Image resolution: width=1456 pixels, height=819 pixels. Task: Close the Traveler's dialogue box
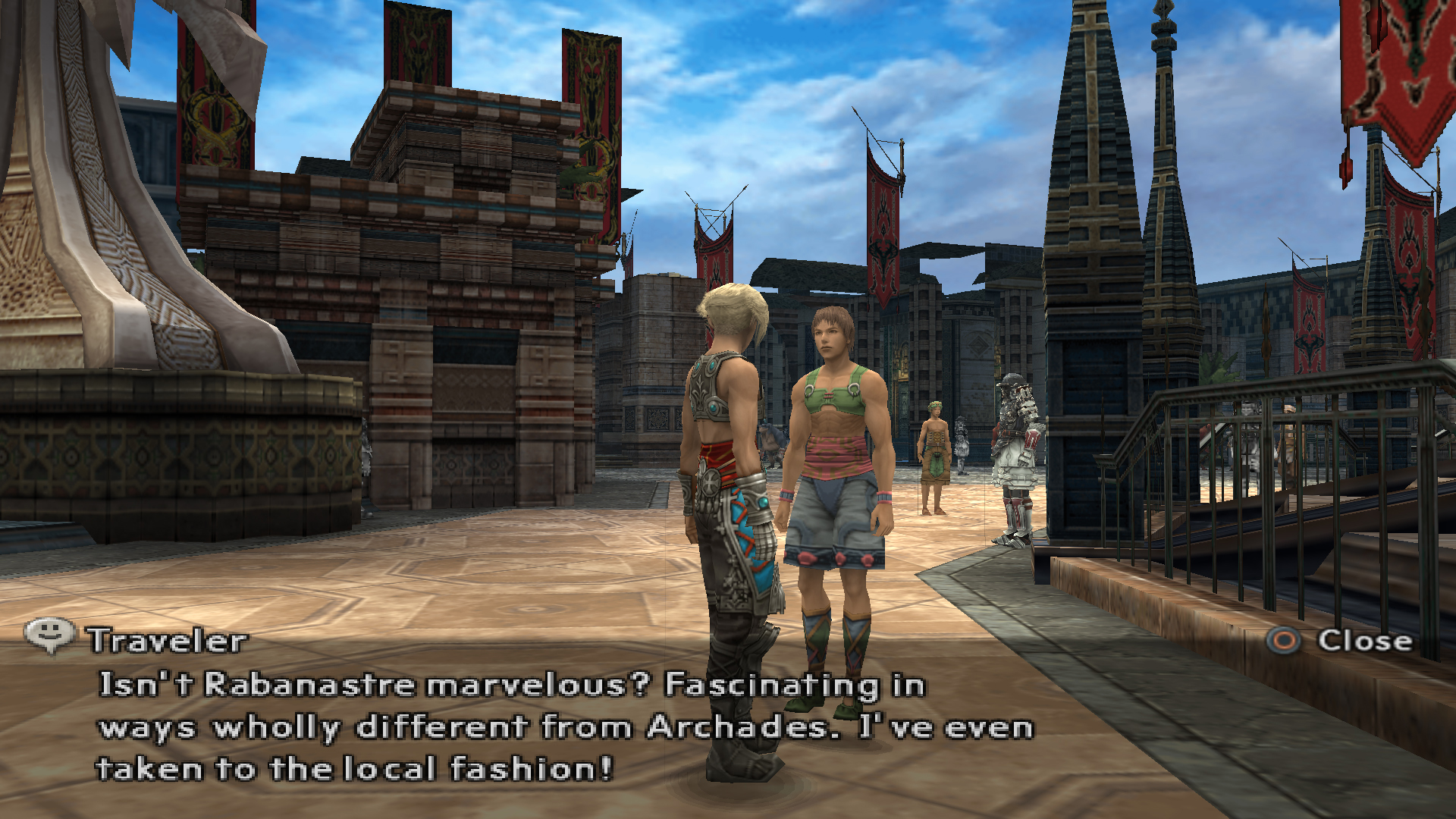1340,641
